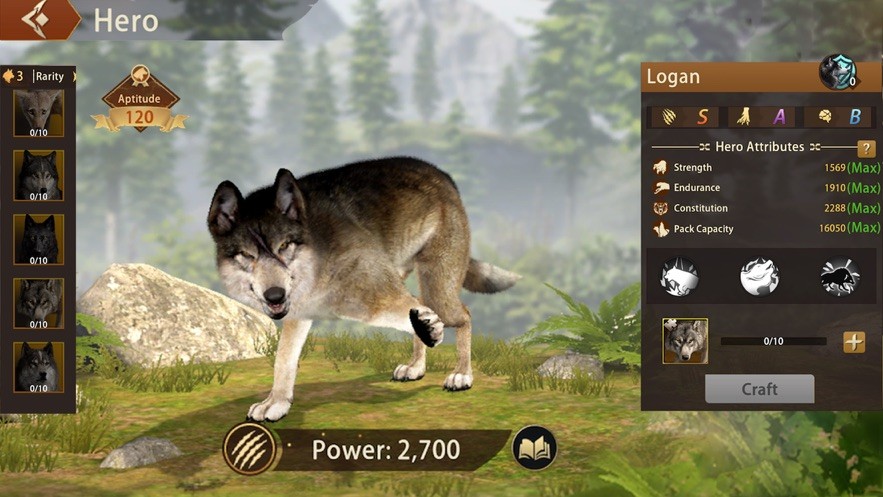View the charging wolf skill icon

tap(680, 276)
